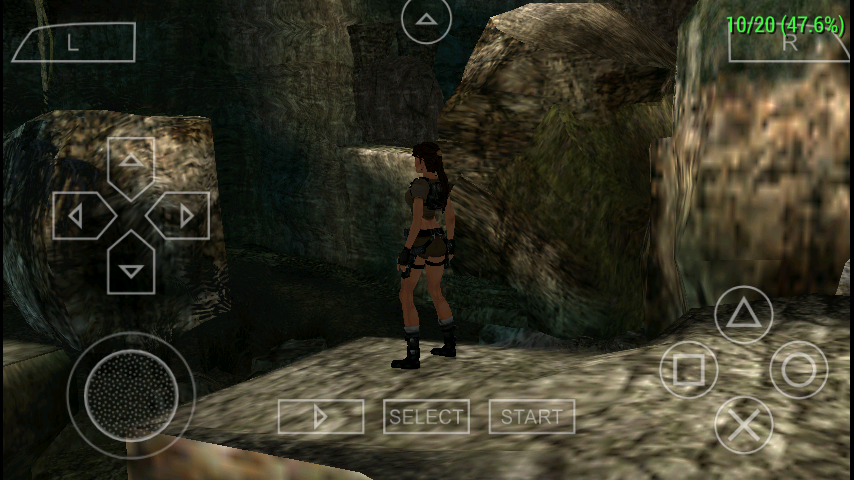Tap the R shoulder button

tap(789, 42)
